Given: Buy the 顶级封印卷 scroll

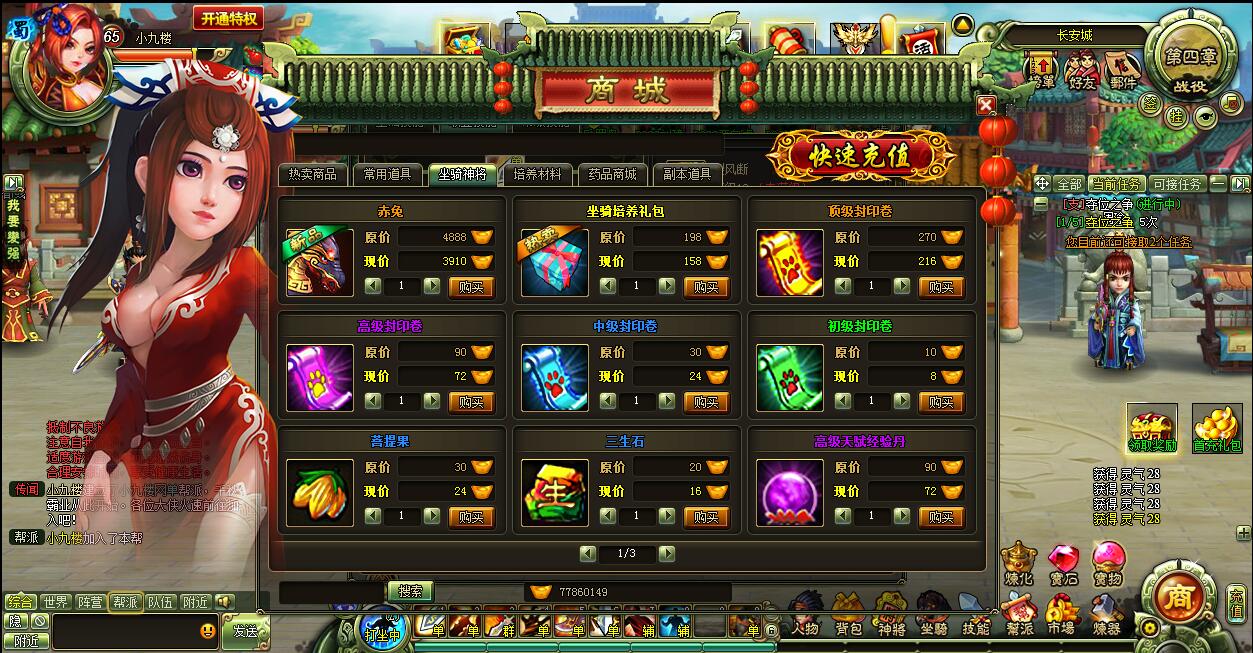Looking at the screenshot, I should (x=941, y=286).
